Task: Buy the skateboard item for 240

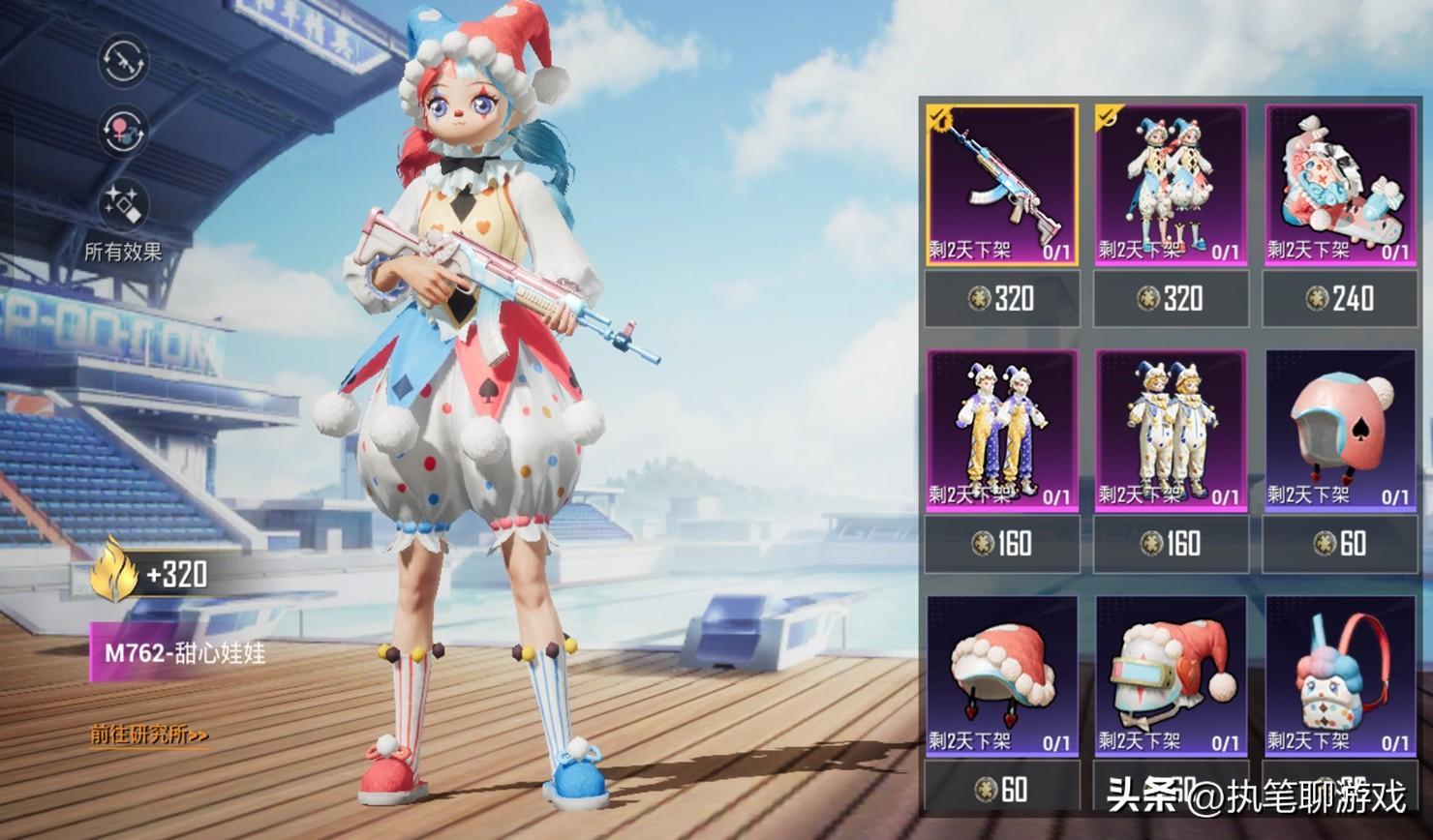Action: 1339,298
